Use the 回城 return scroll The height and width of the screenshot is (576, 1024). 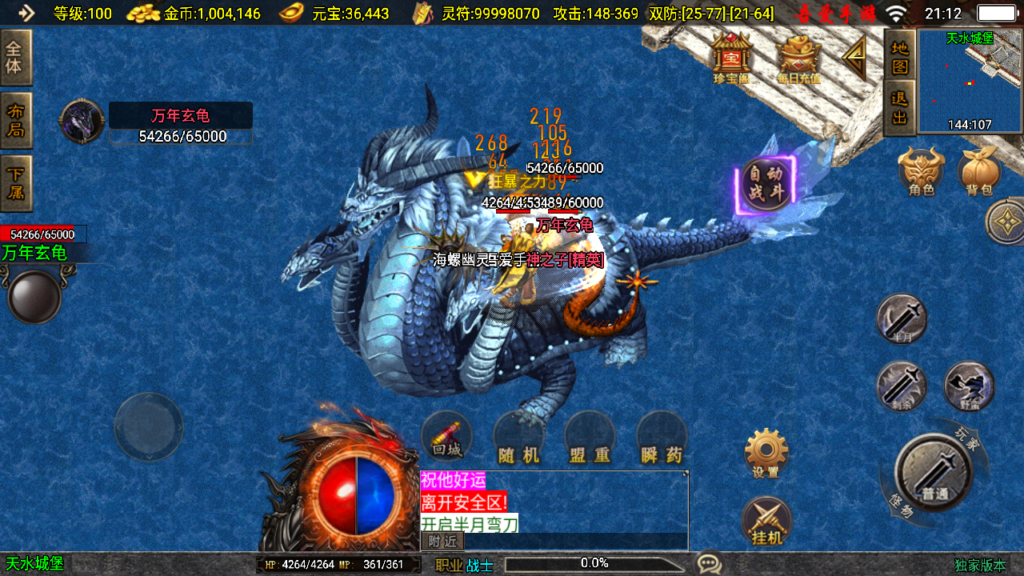(447, 437)
